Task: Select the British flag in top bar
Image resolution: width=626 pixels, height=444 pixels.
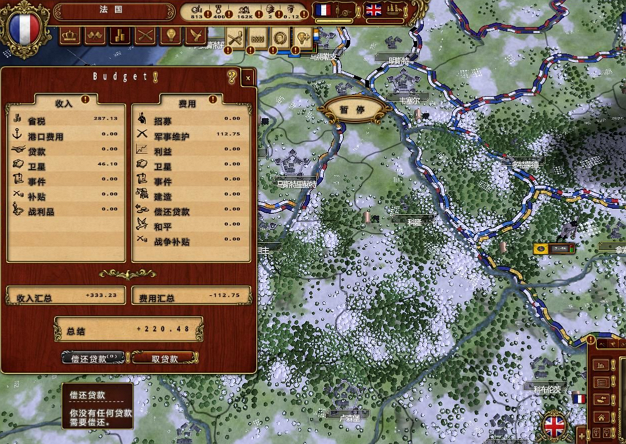Action: pyautogui.click(x=374, y=10)
